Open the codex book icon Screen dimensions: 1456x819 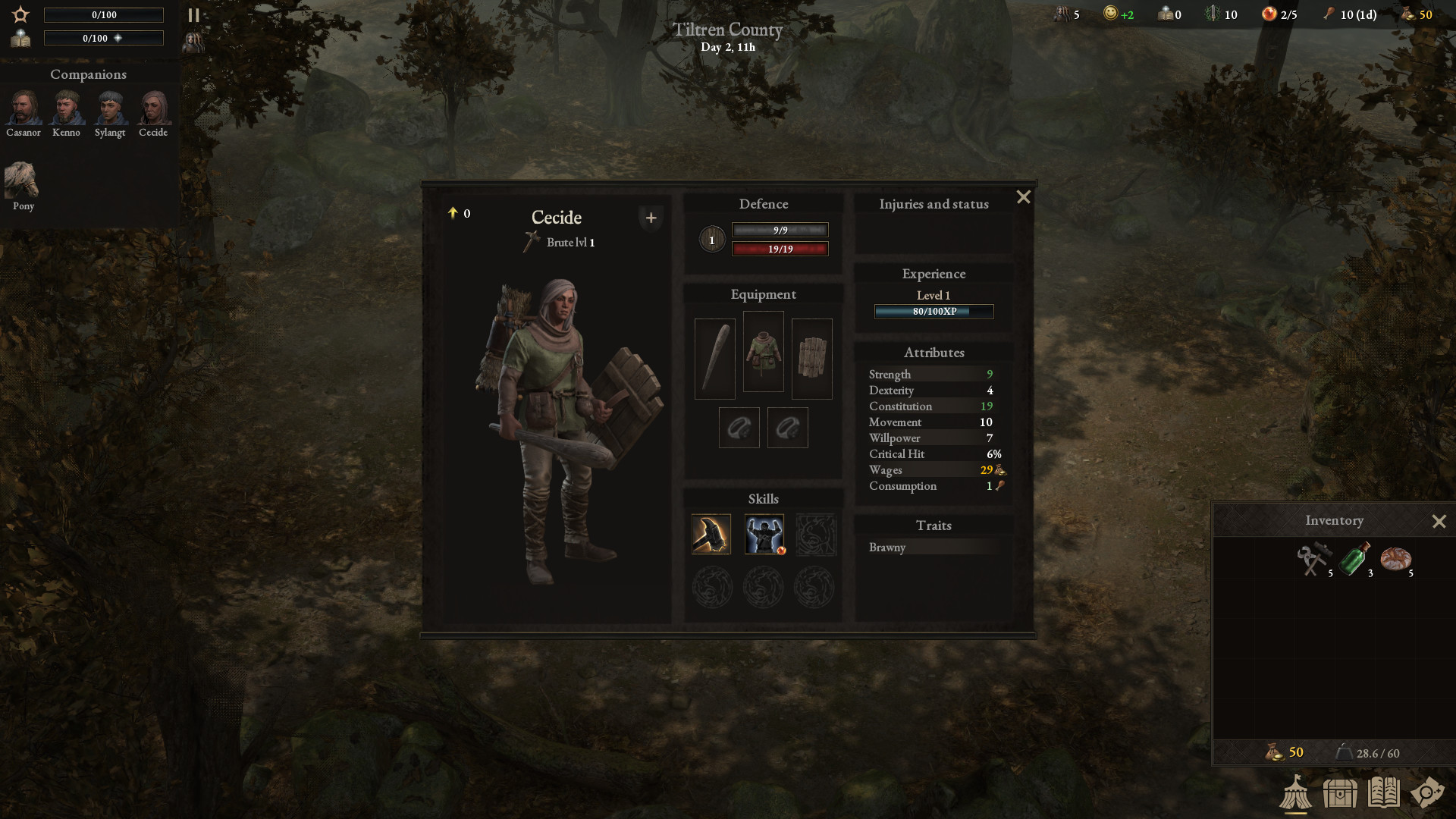pos(1385,795)
